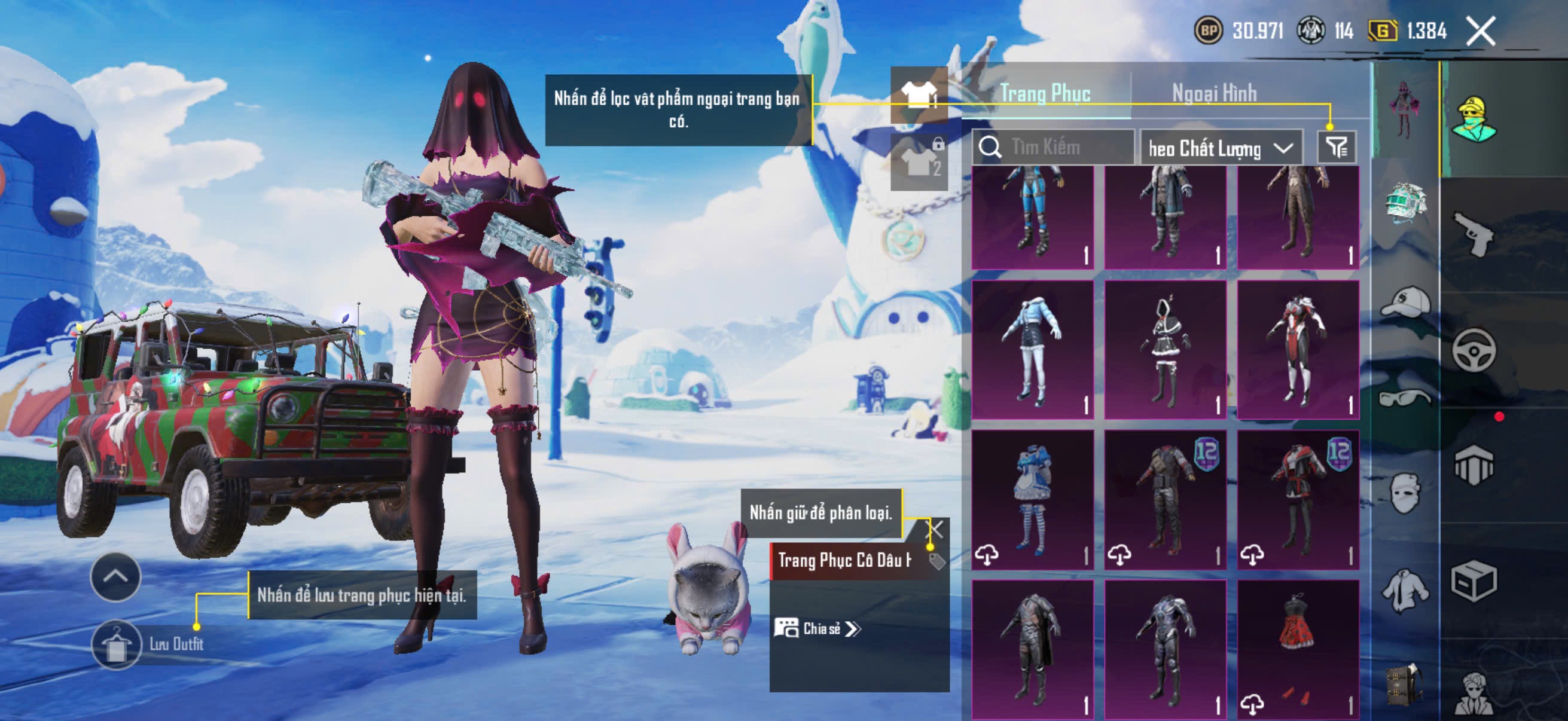This screenshot has width=1568, height=721.
Task: Close the item info popup
Action: click(934, 528)
